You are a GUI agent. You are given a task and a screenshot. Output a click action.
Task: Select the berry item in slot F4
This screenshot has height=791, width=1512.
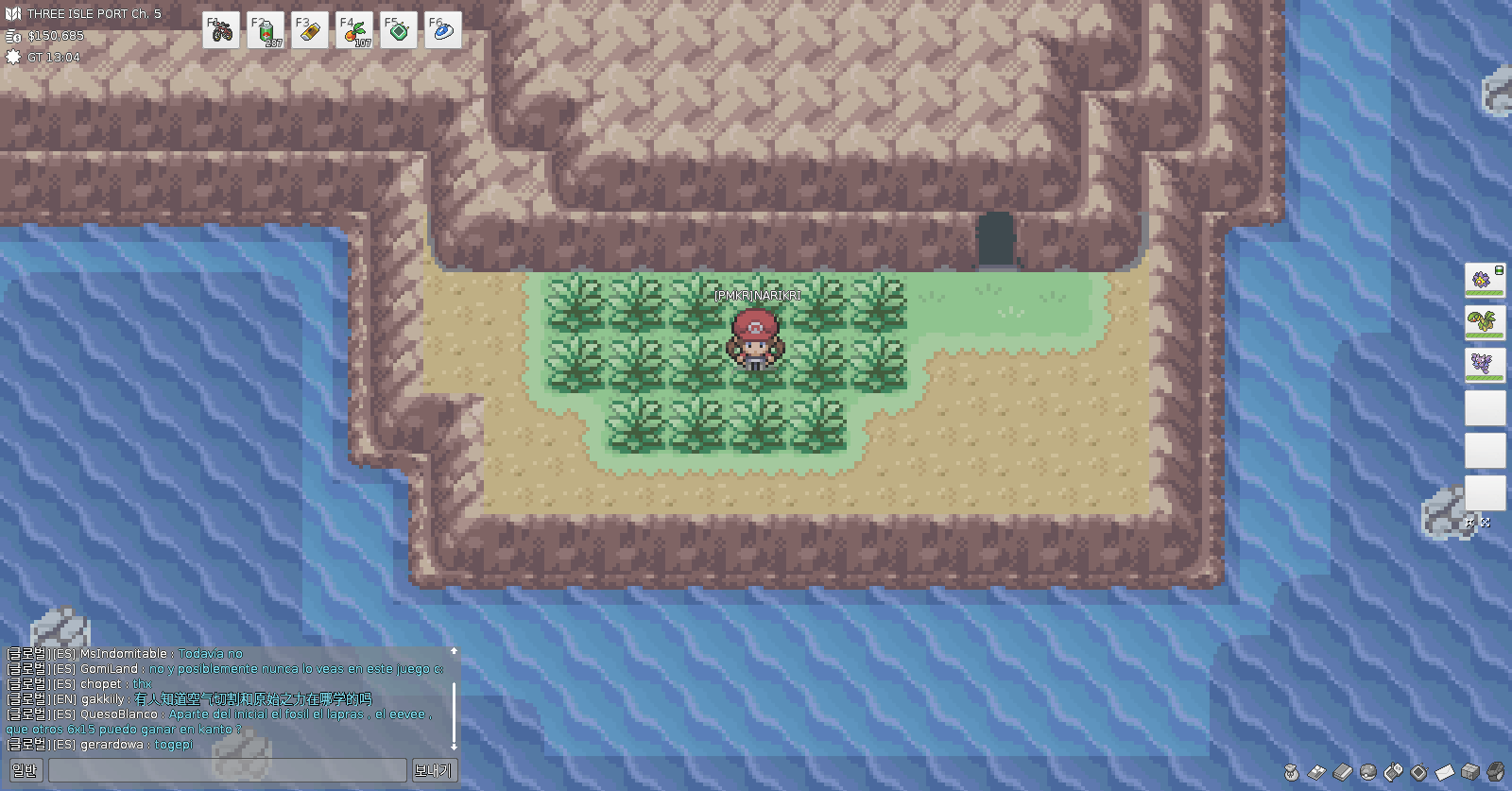pos(353,31)
